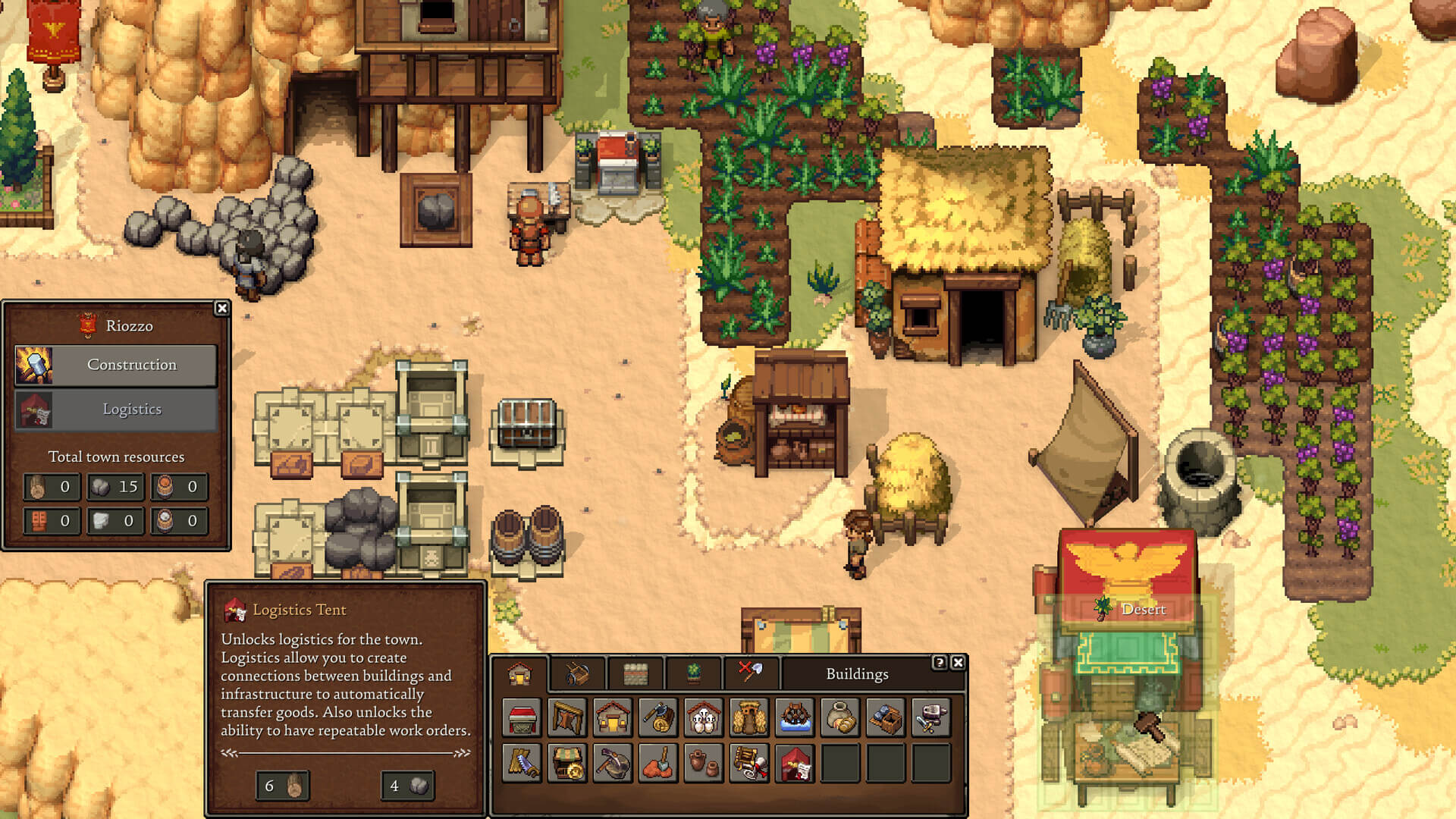Switch to the wheelbarrow tab
The height and width of the screenshot is (819, 1456).
(x=577, y=673)
